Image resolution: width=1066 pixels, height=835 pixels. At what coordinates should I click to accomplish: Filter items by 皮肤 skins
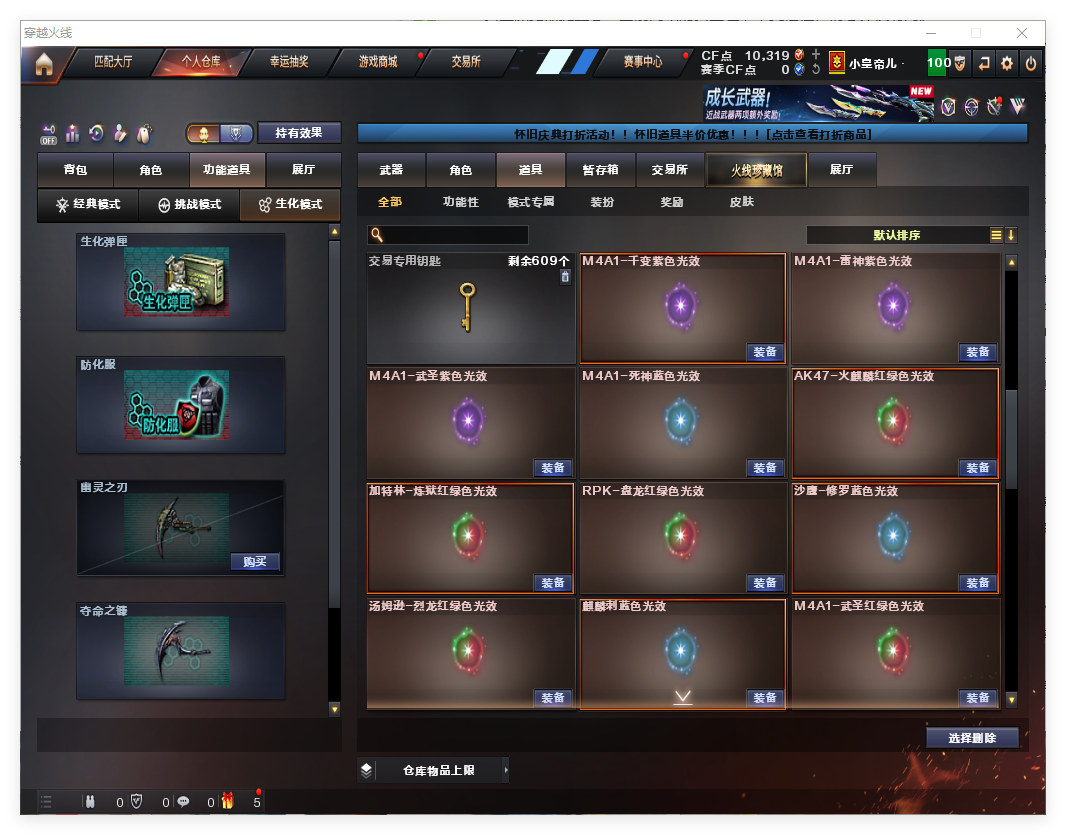pyautogui.click(x=741, y=202)
